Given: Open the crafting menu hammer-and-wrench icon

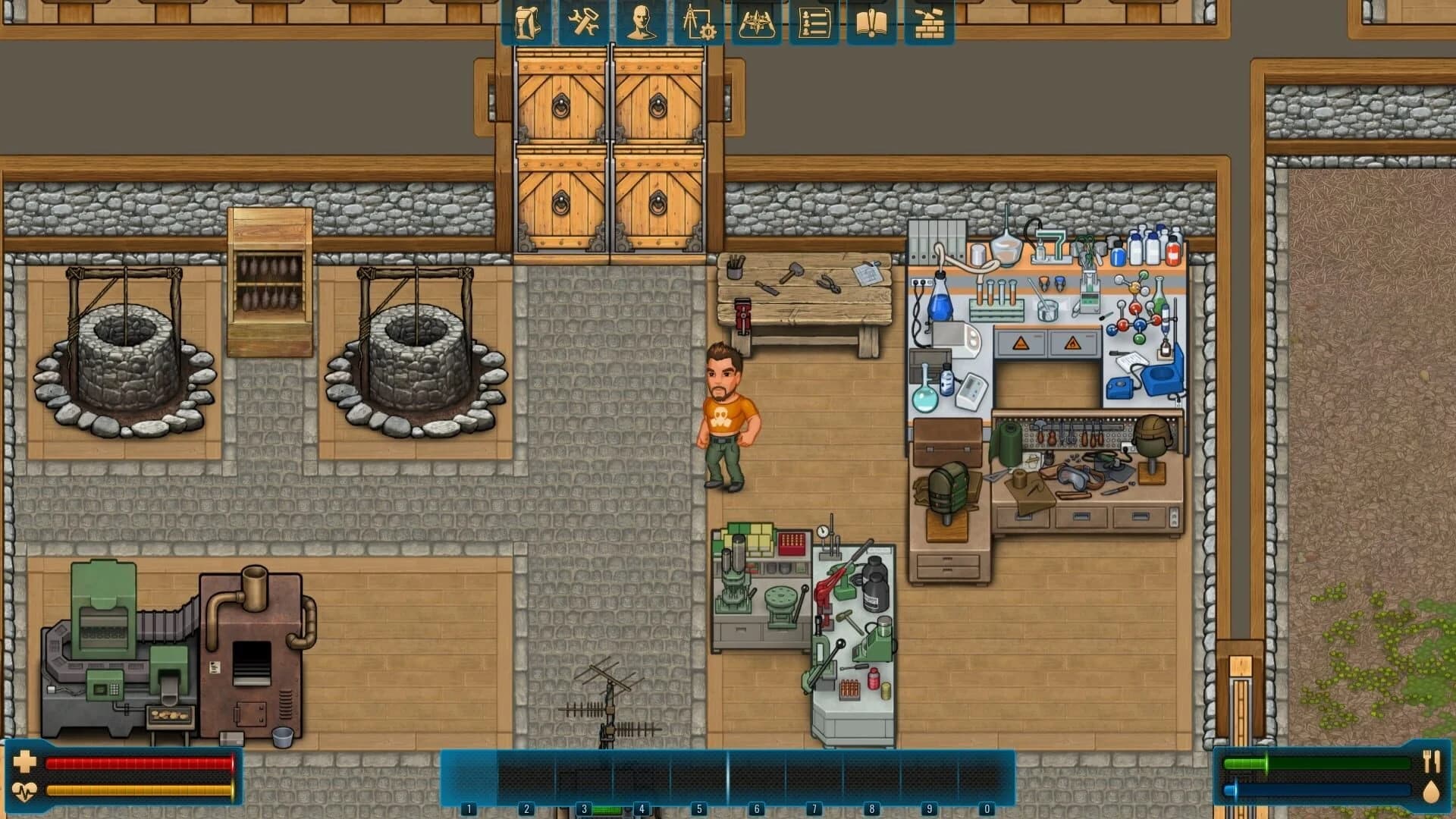Looking at the screenshot, I should click(585, 23).
